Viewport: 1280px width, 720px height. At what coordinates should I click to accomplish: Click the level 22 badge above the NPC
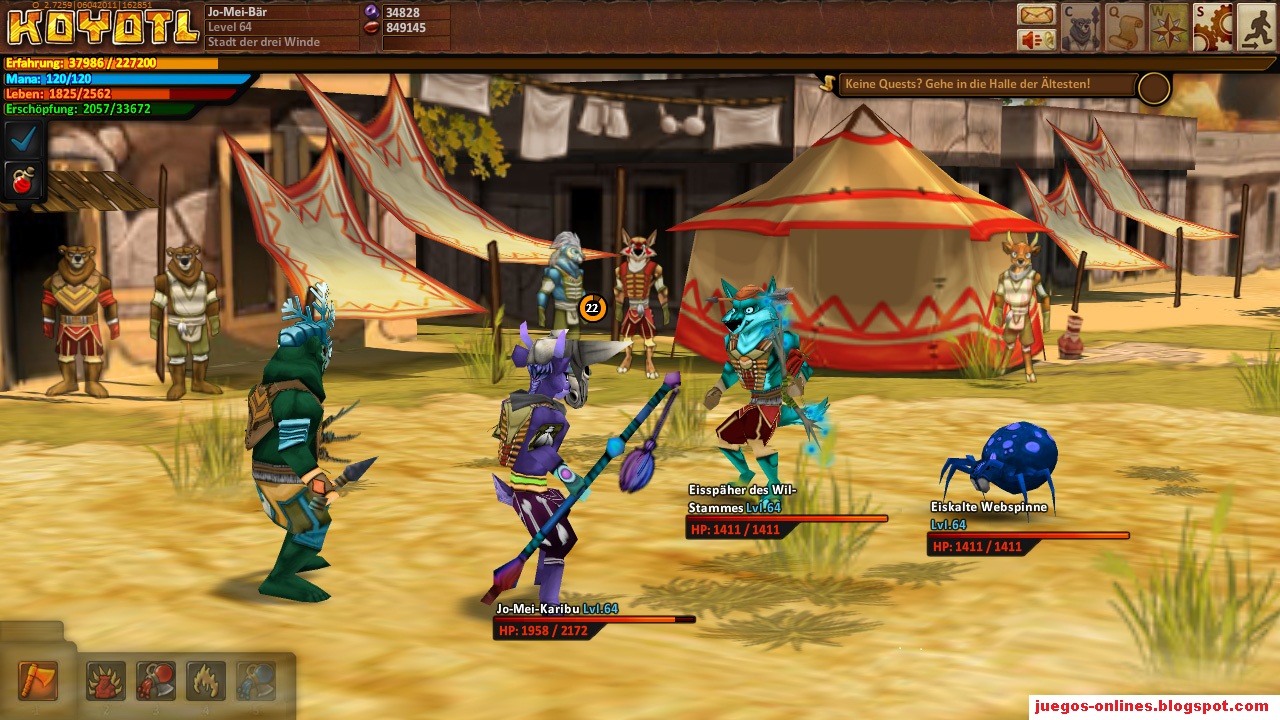(591, 309)
